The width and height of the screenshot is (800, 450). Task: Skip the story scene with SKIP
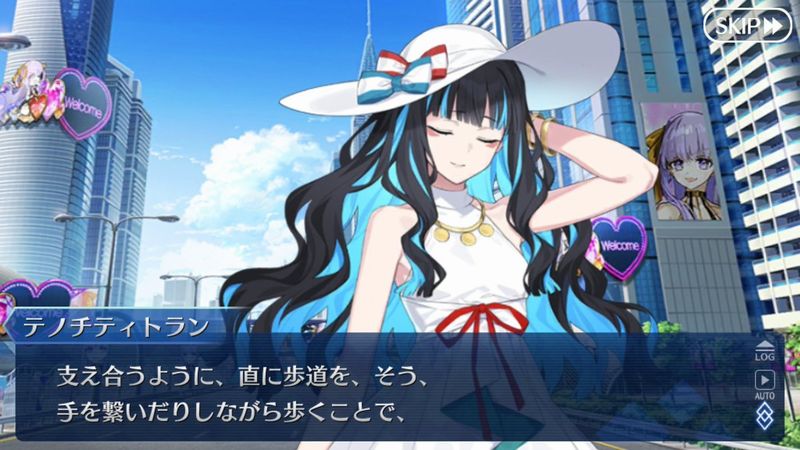coord(747,26)
